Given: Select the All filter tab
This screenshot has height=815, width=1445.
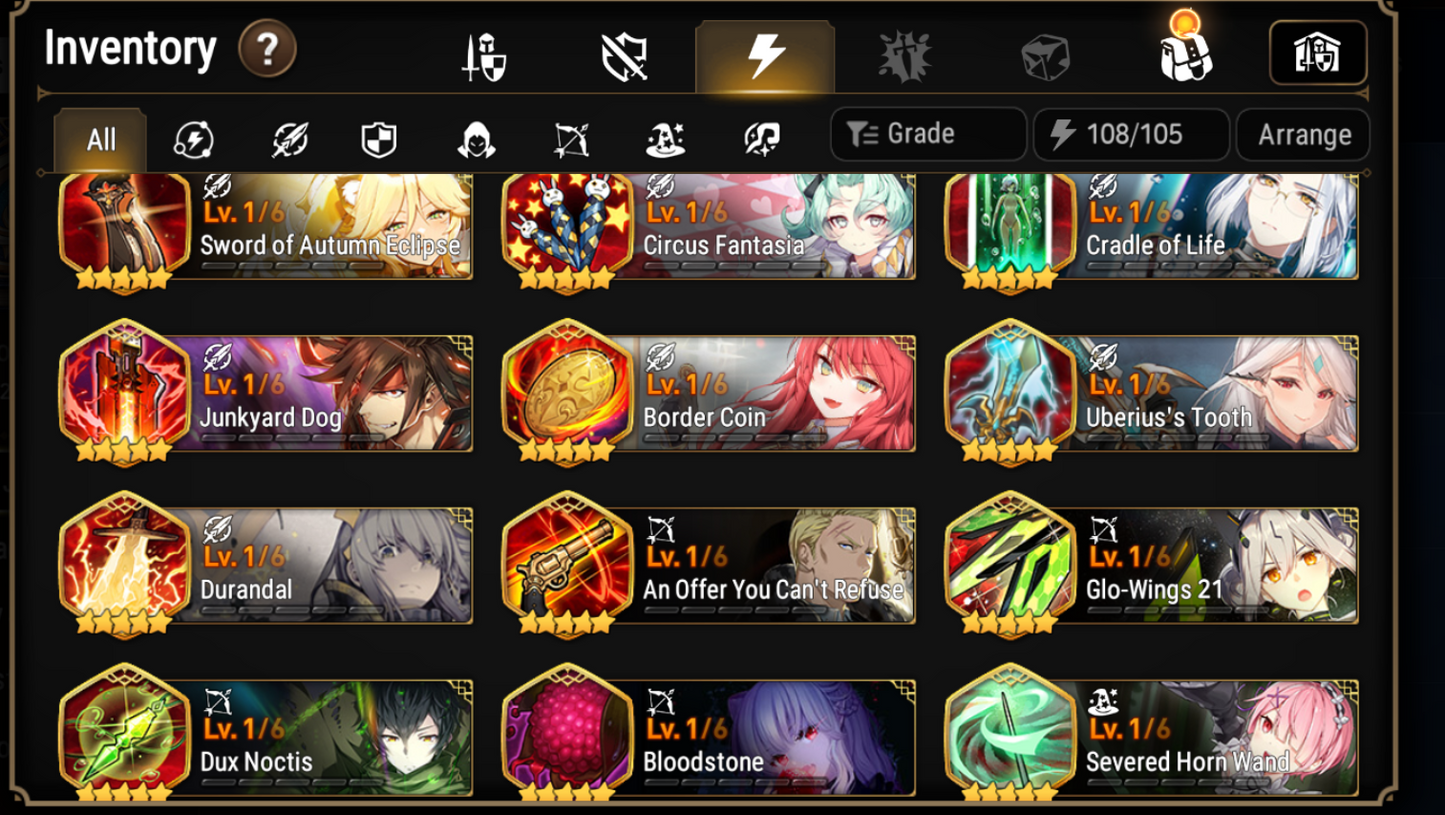Looking at the screenshot, I should coord(99,140).
